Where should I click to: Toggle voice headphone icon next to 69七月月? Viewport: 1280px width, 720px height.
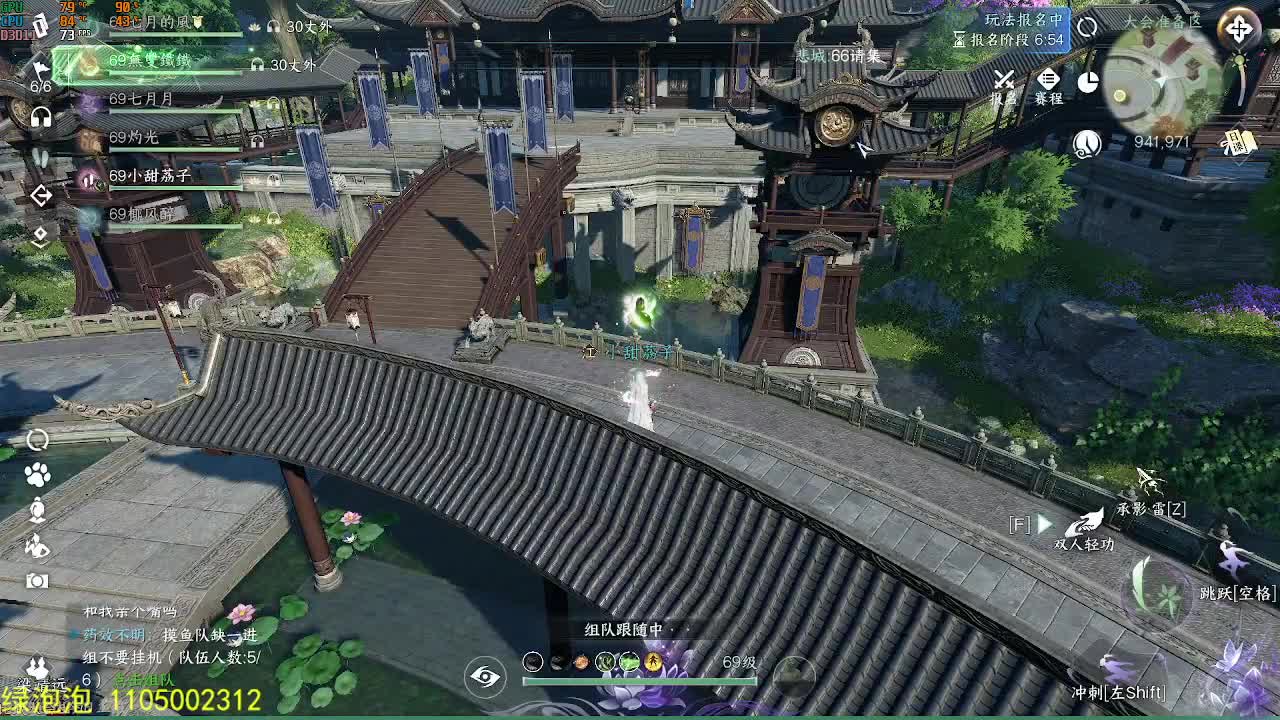tap(272, 102)
